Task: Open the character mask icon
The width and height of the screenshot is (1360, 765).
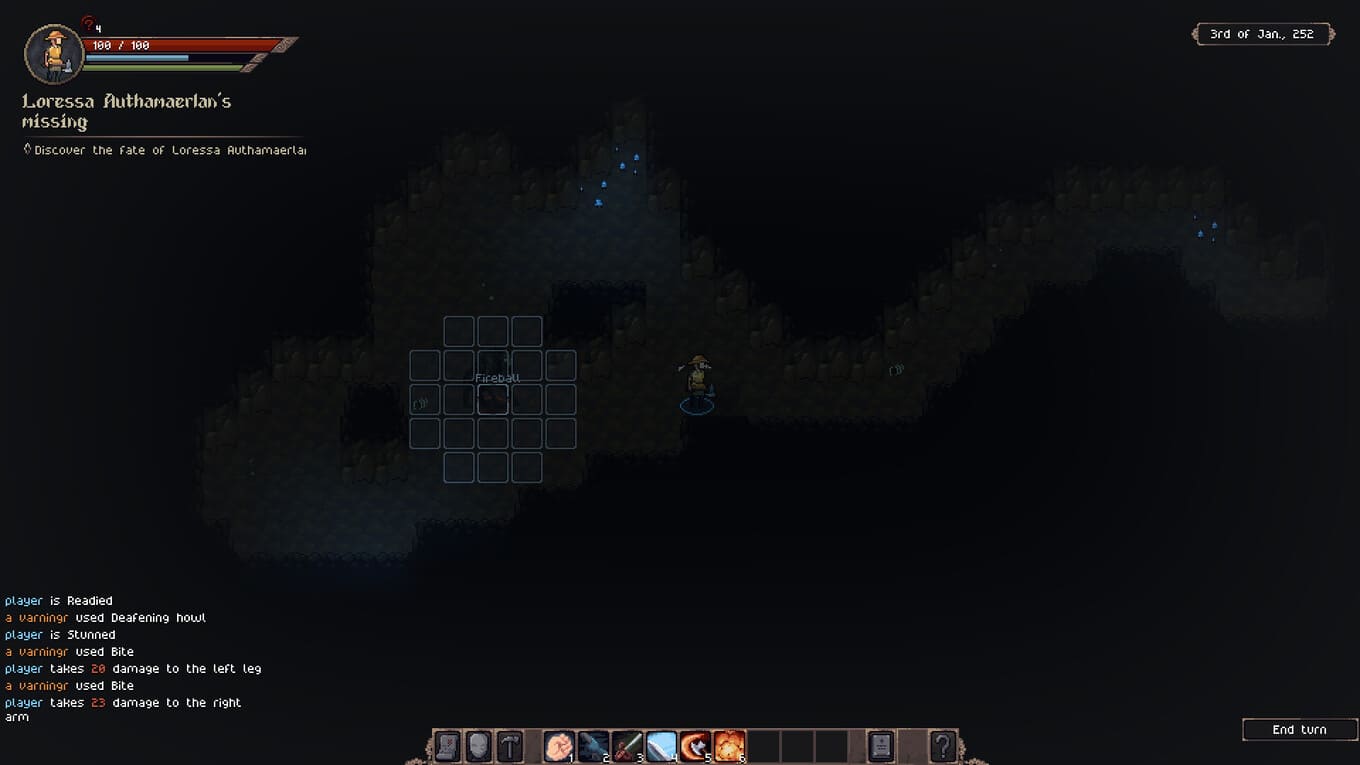Action: point(479,746)
